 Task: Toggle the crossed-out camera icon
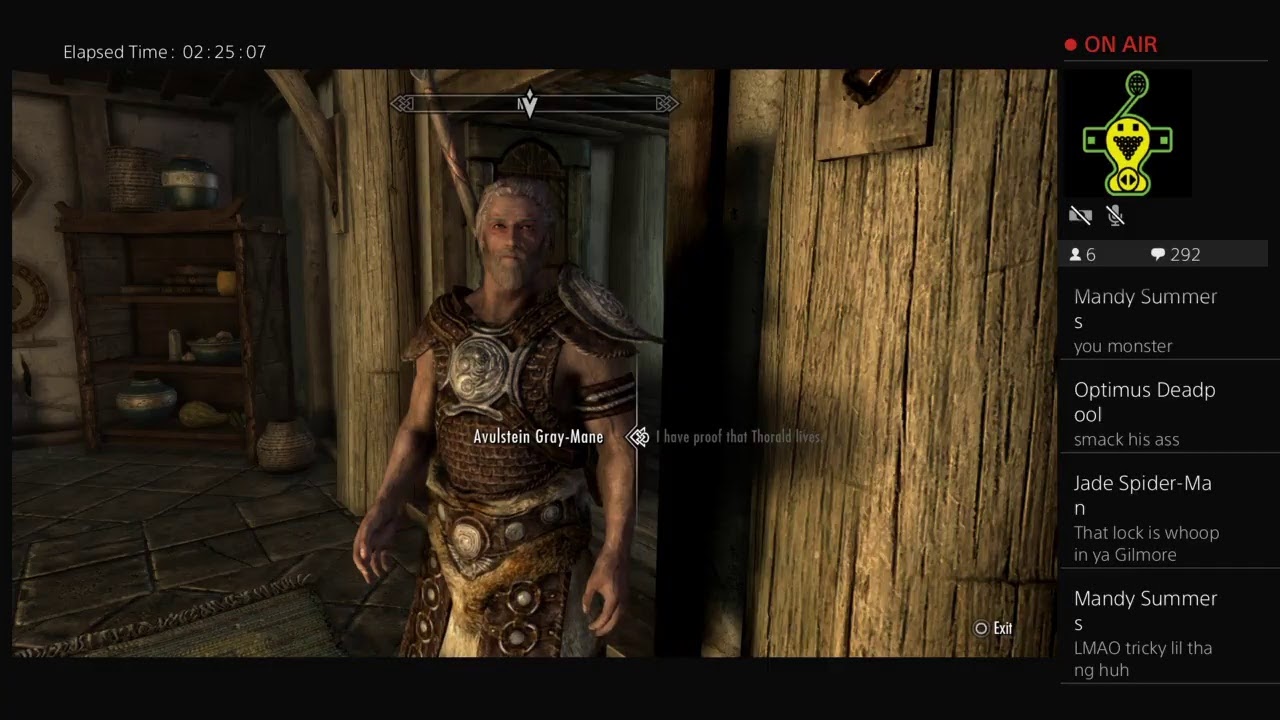[x=1080, y=215]
